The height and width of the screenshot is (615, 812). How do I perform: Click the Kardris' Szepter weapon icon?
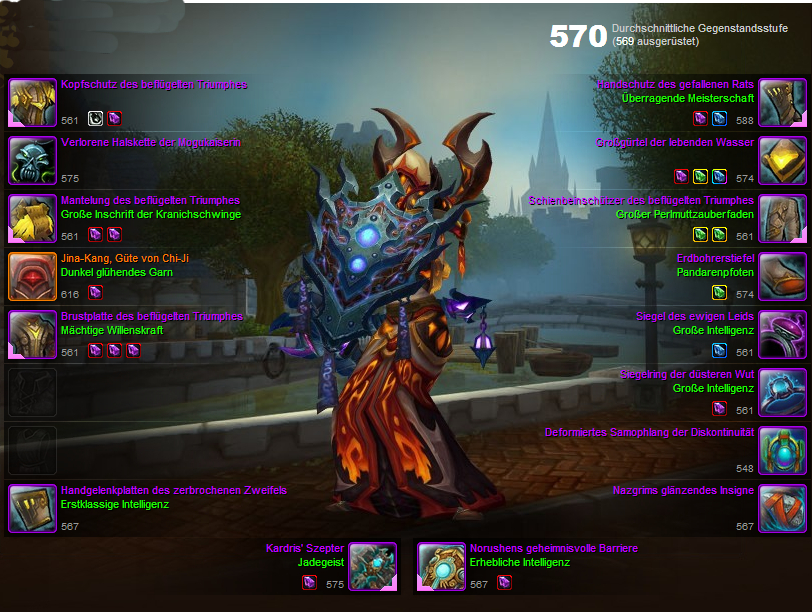[373, 567]
